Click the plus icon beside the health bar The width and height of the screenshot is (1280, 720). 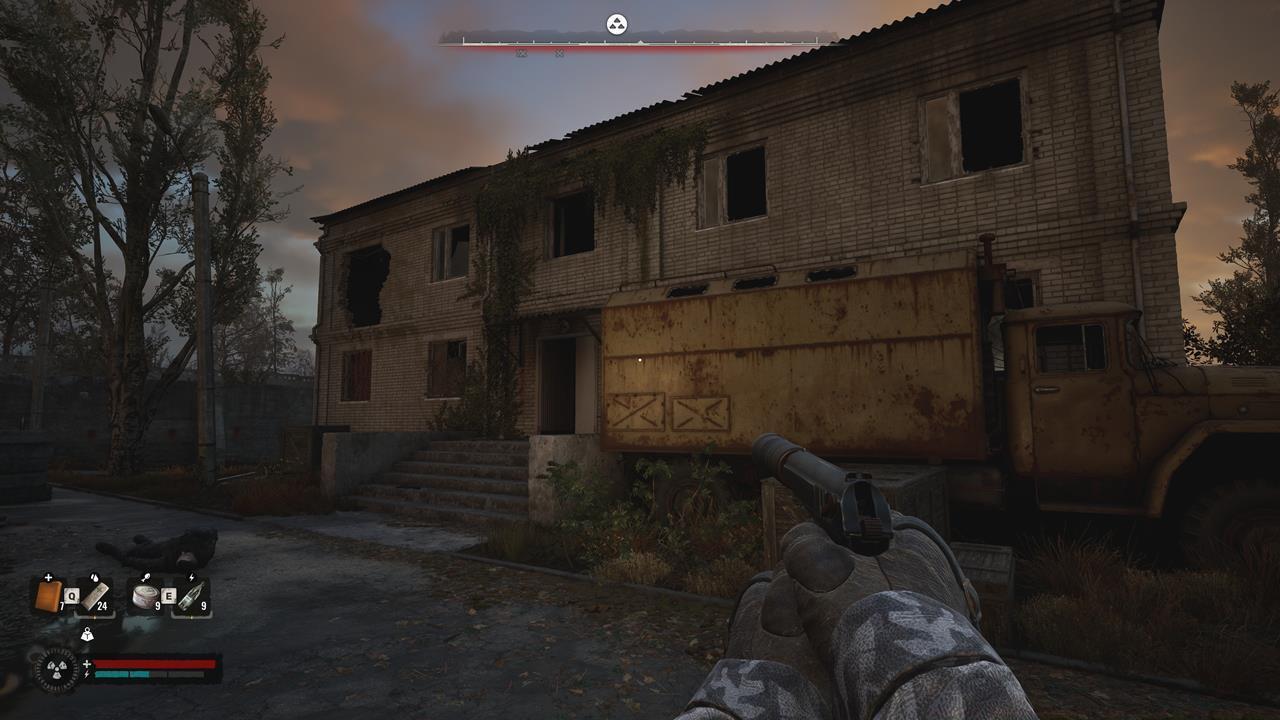tap(87, 664)
